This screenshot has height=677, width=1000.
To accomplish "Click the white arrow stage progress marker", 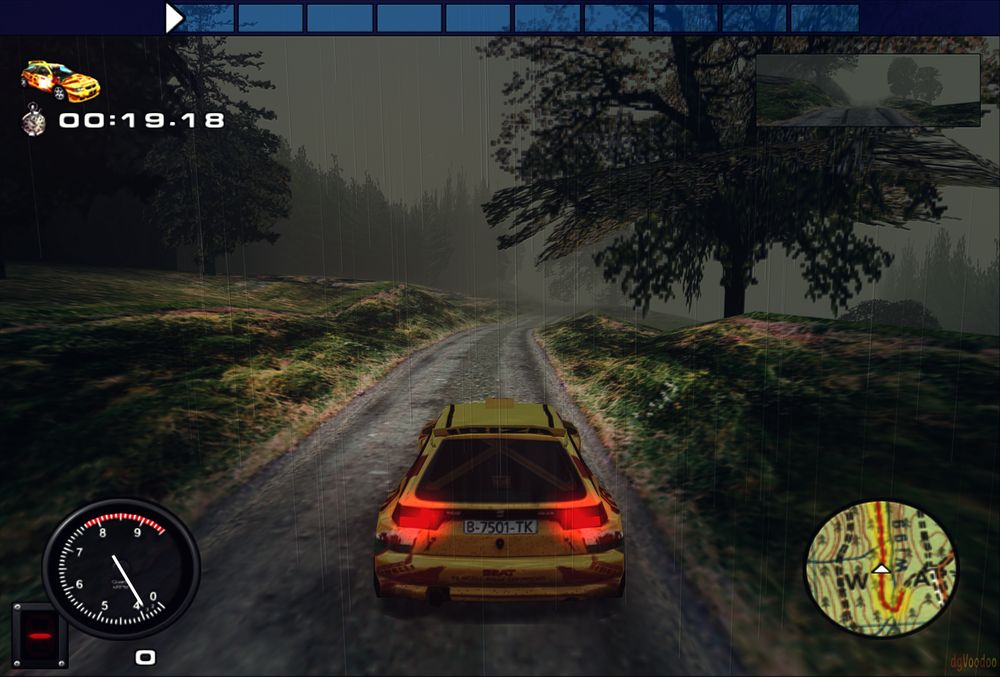I will coord(174,17).
